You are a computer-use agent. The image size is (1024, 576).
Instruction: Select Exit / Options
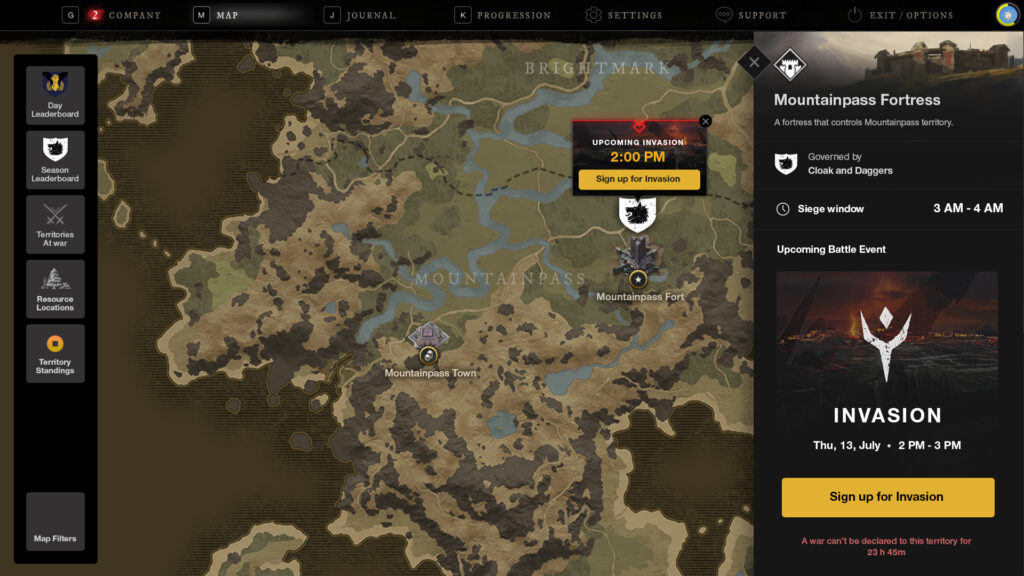909,15
